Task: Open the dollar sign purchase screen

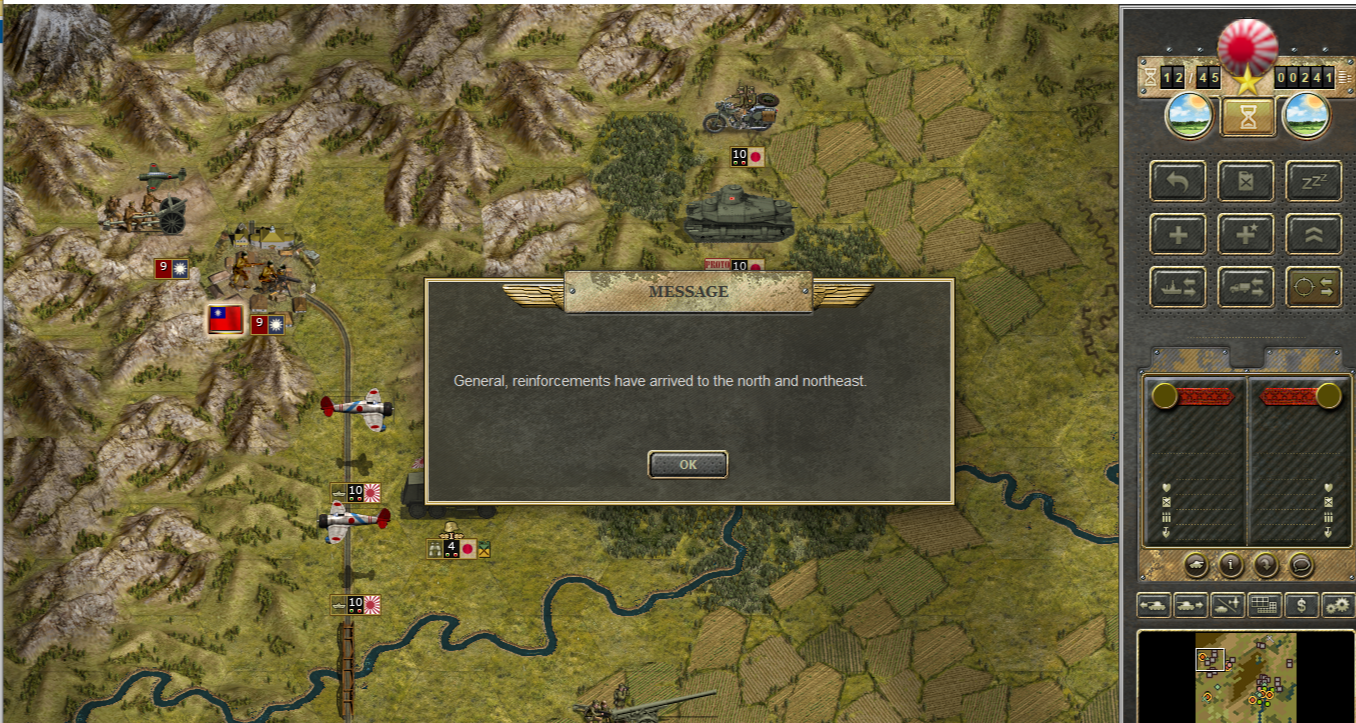Action: tap(1301, 605)
